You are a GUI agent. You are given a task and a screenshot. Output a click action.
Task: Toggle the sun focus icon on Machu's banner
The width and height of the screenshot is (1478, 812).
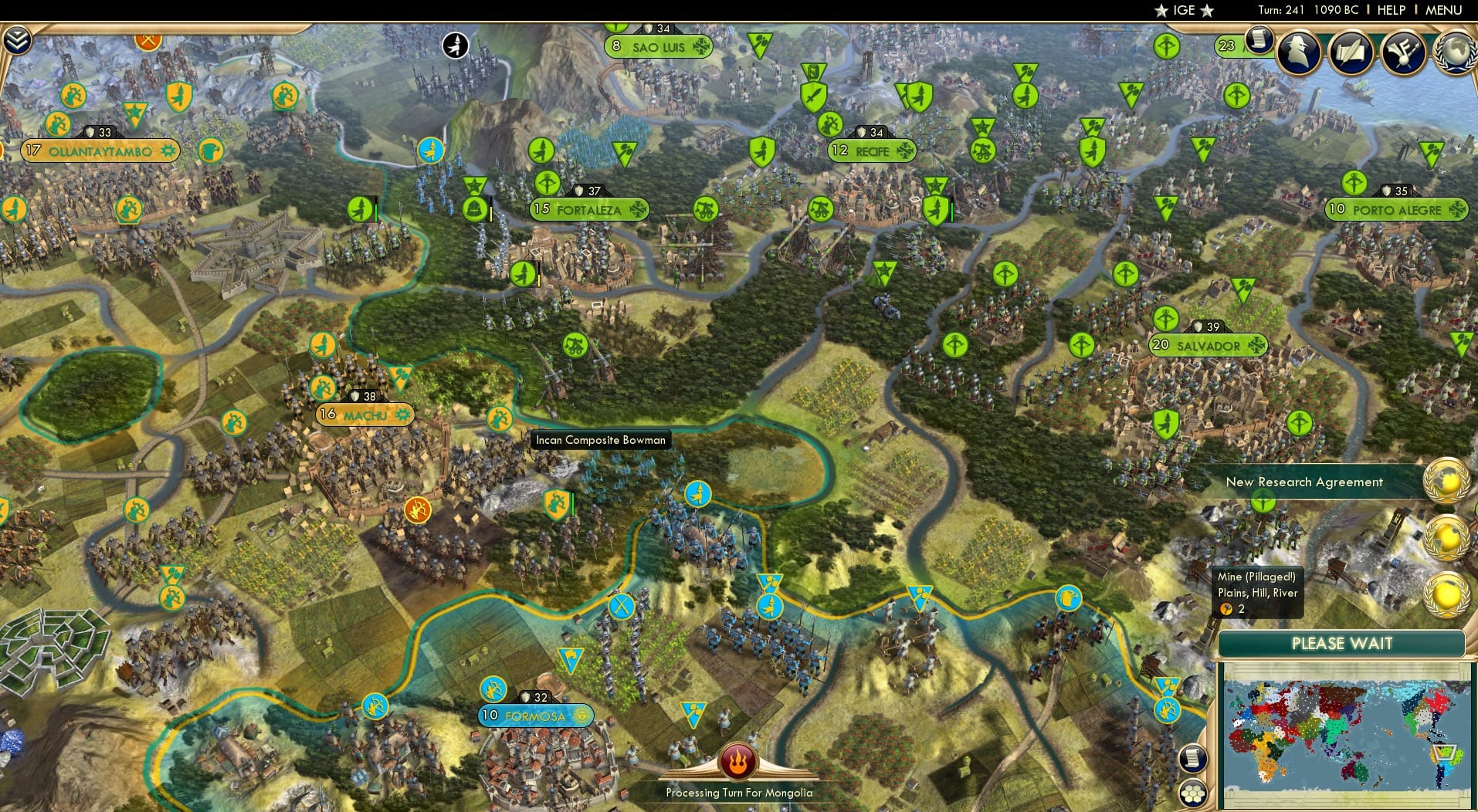coord(402,415)
